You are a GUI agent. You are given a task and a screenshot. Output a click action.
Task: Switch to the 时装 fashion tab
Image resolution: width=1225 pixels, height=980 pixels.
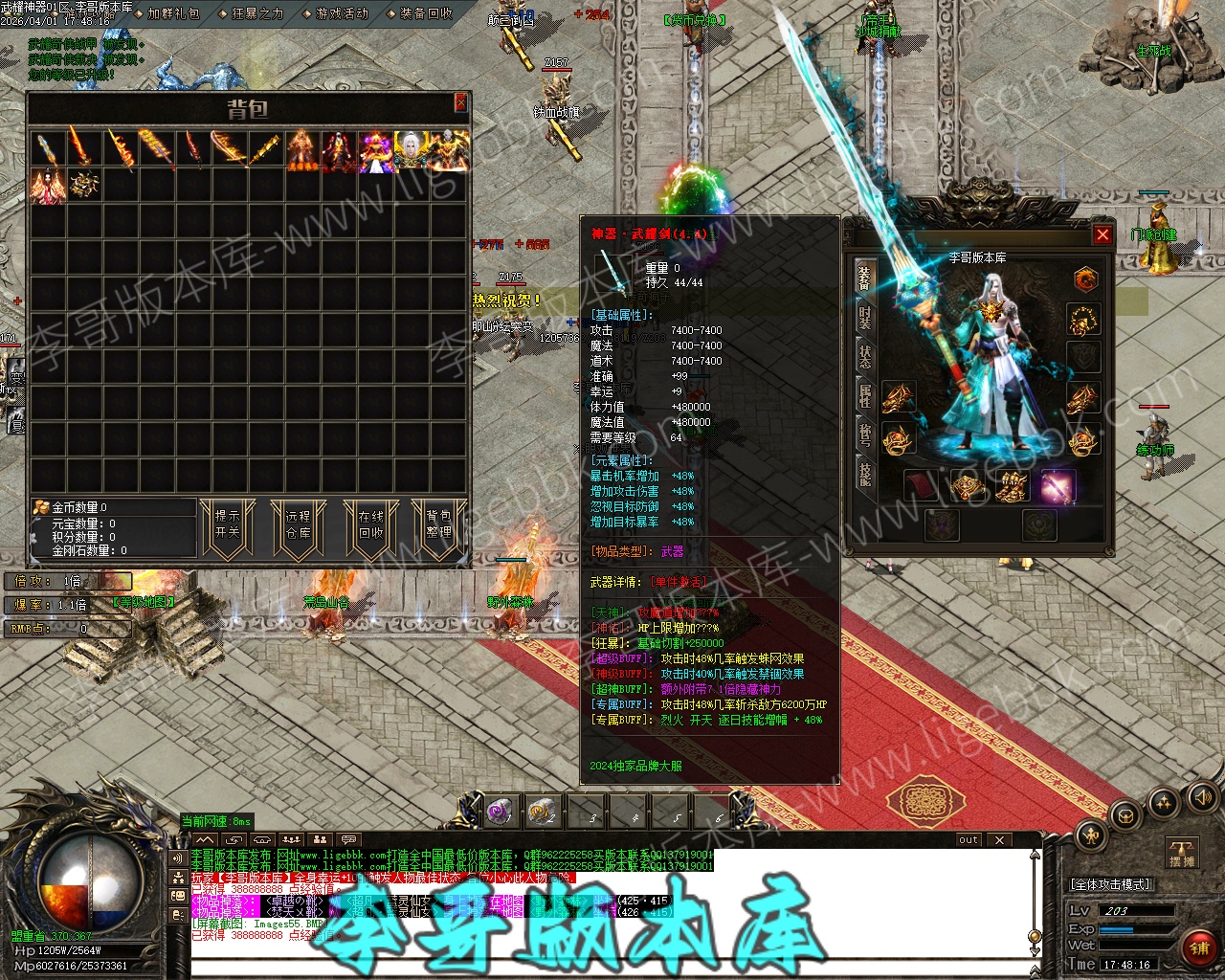(x=864, y=318)
